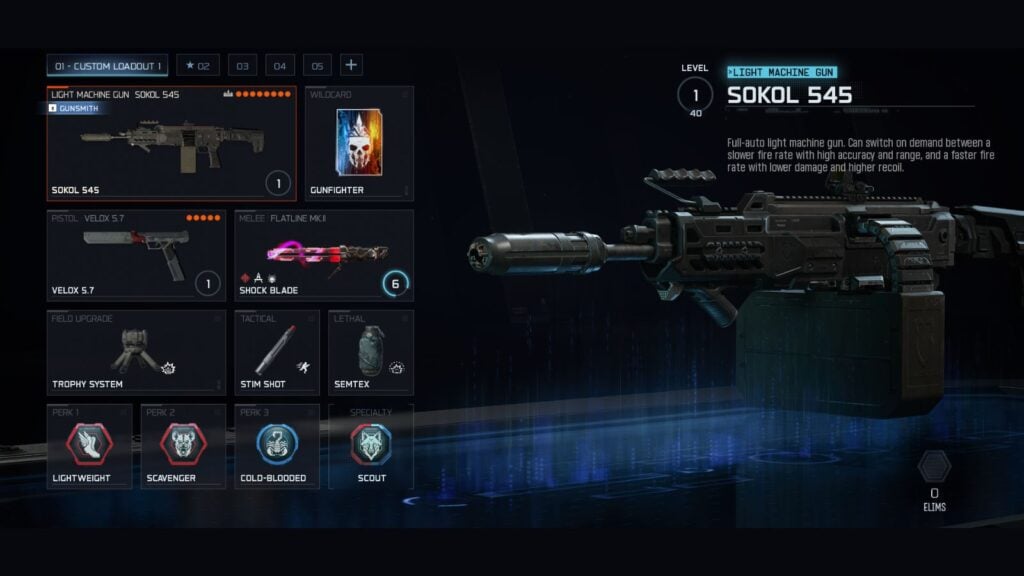Select the Lightweight perk 1 slot
This screenshot has height=576, width=1024.
point(89,446)
